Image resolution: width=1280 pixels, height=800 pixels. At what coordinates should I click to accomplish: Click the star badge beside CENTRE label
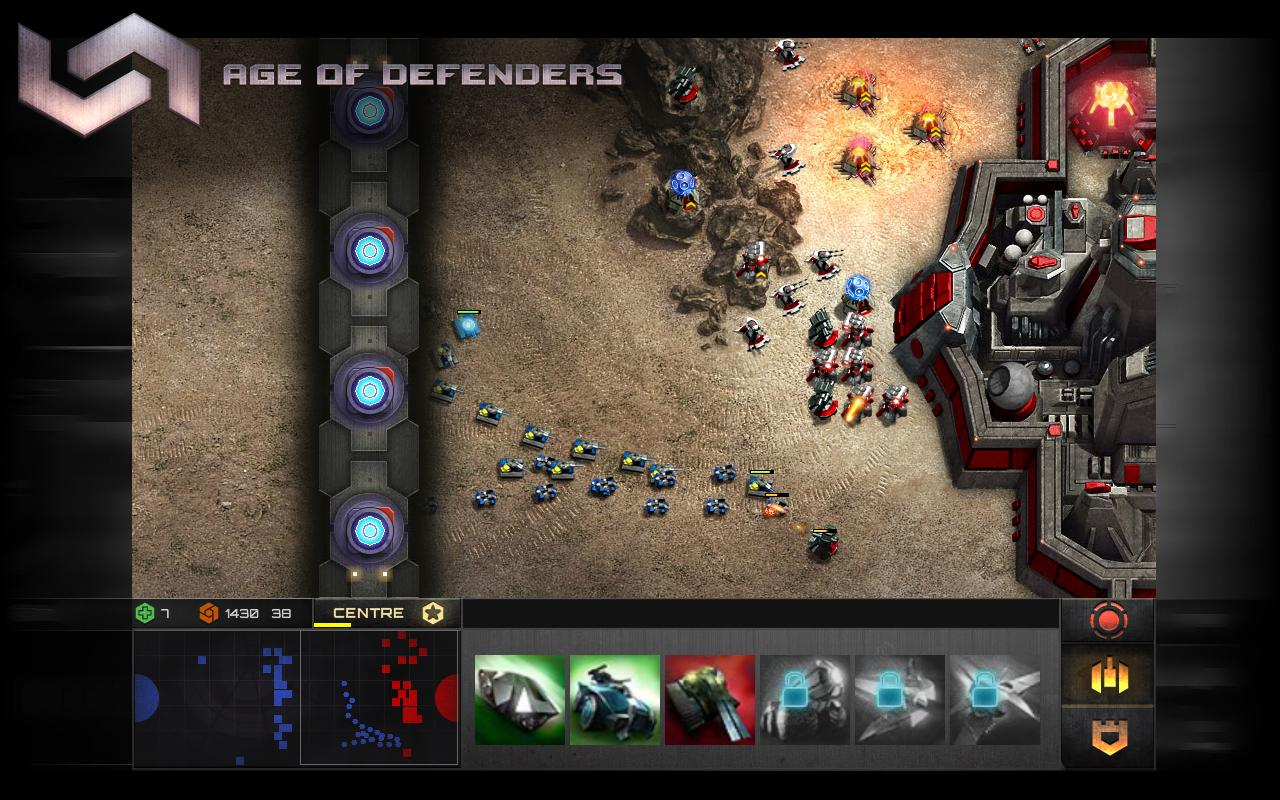432,613
